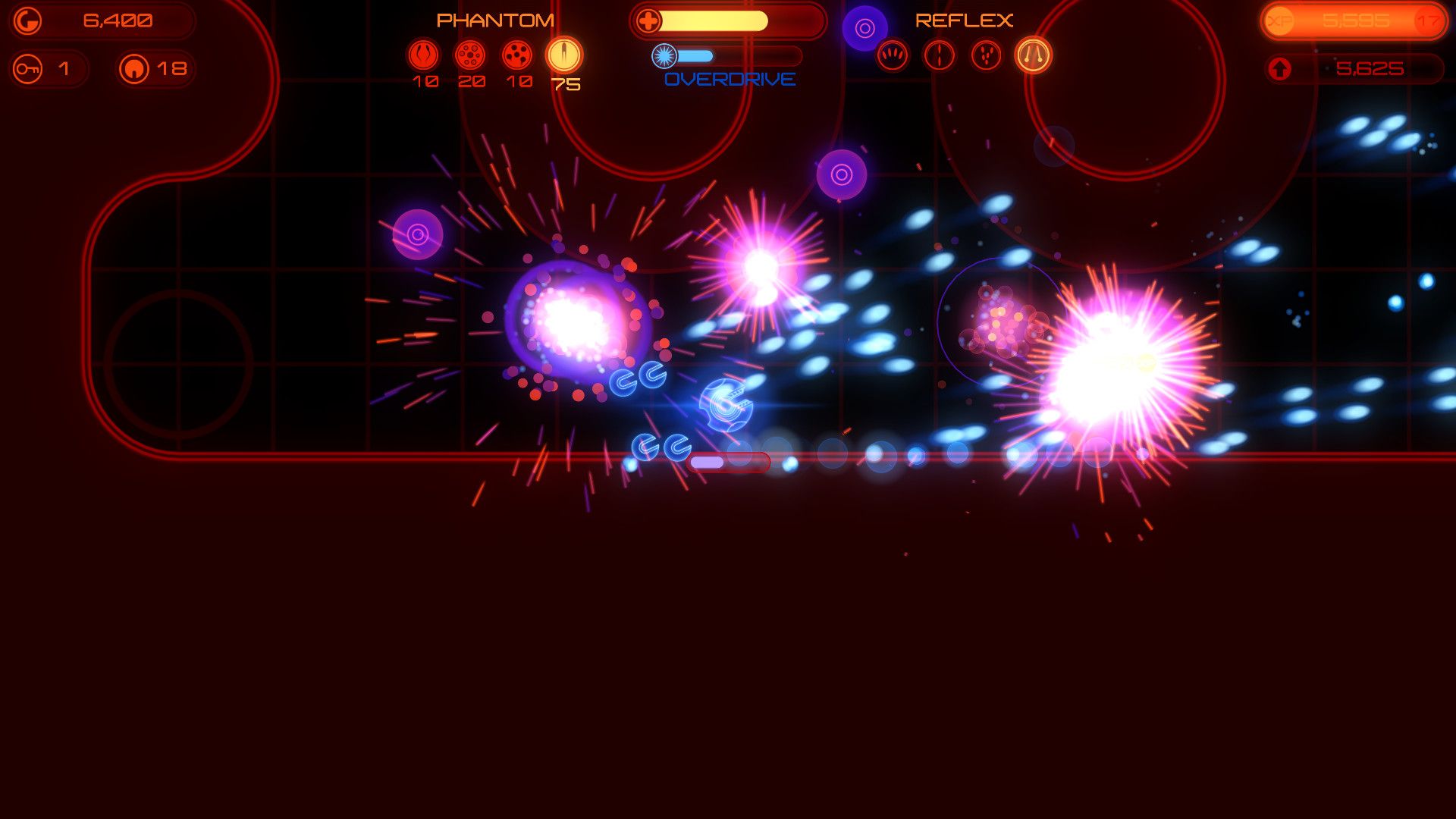Viewport: 1456px width, 819px height.
Task: Click the upgrade arrow icon beside 5,625
Action: coord(1281,68)
